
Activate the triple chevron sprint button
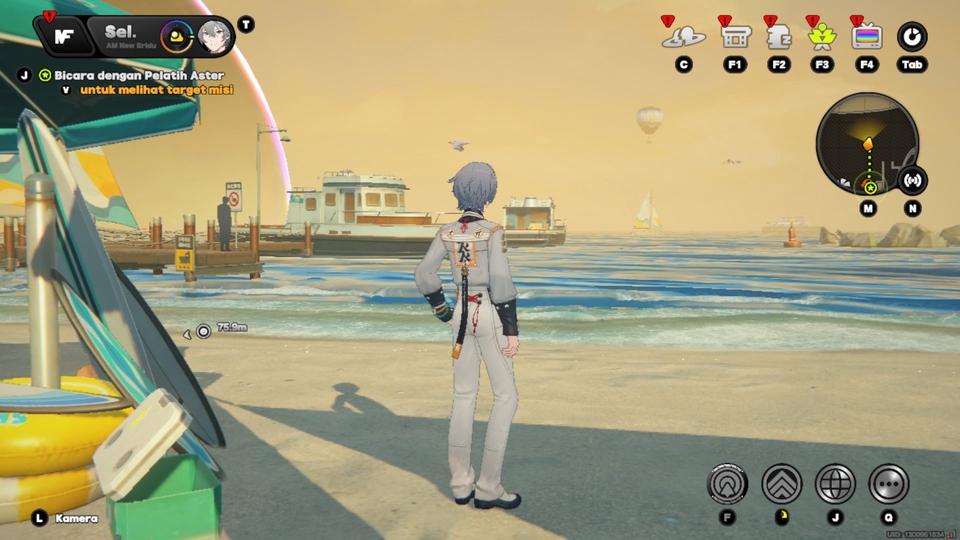click(x=782, y=484)
